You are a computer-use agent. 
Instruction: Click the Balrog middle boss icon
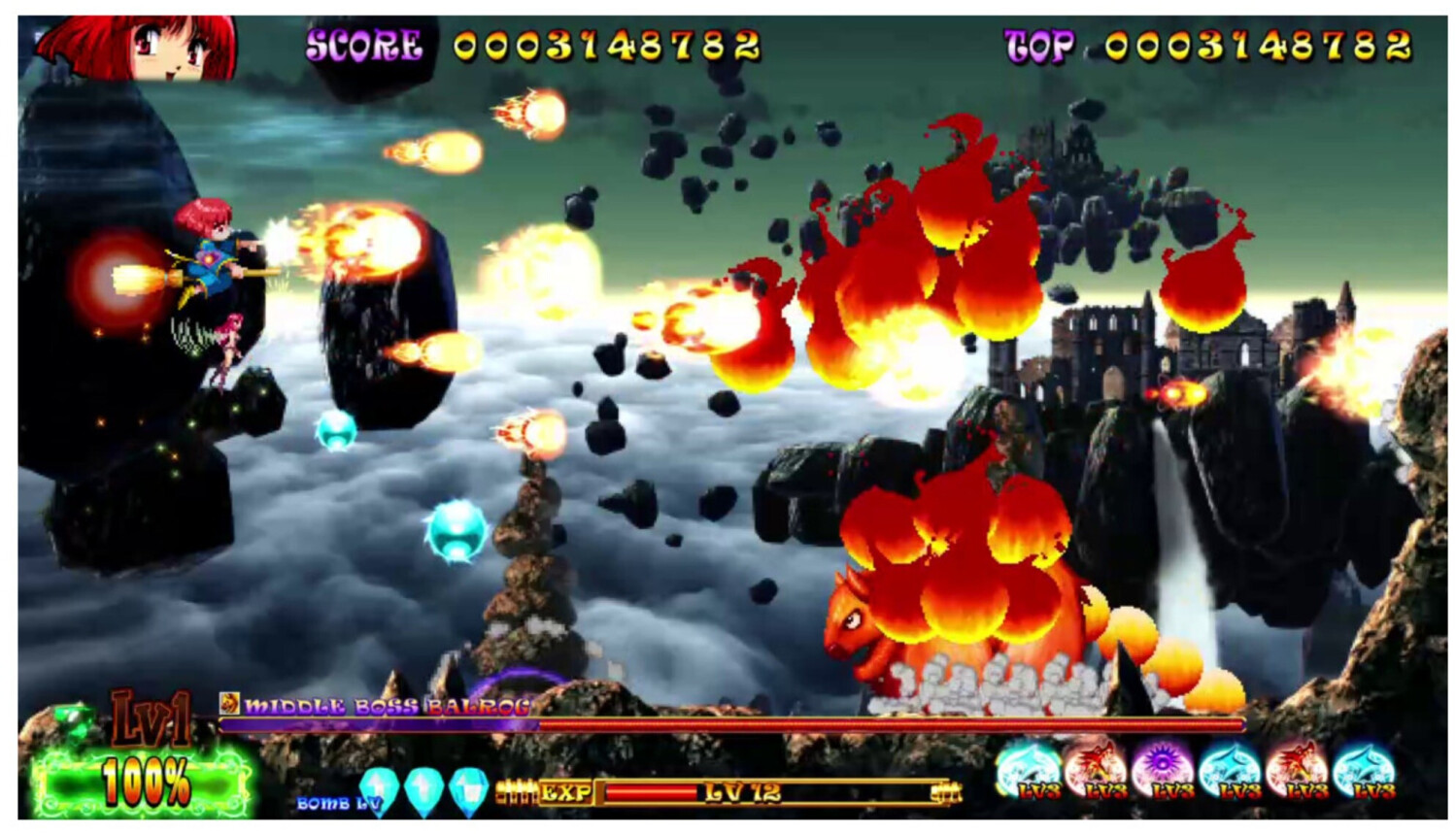pos(229,703)
